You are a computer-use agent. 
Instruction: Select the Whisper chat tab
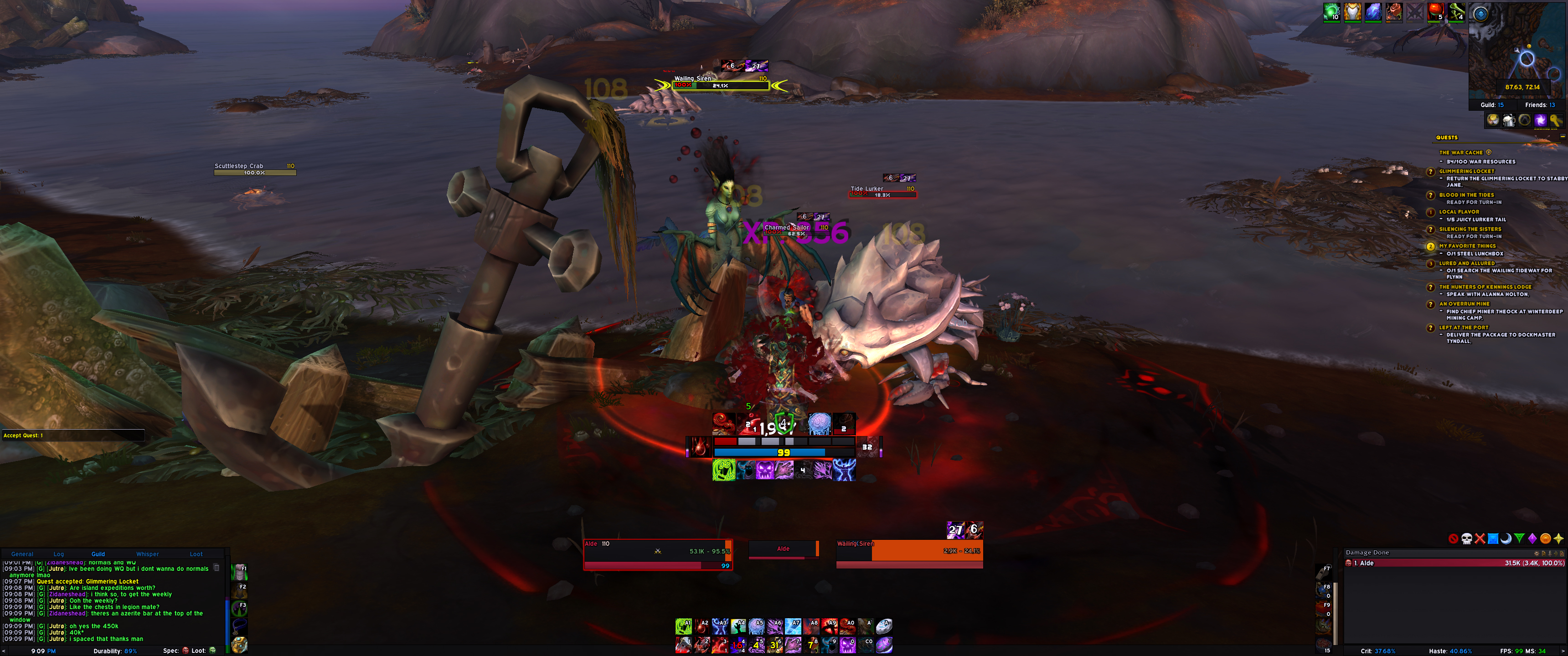[147, 554]
